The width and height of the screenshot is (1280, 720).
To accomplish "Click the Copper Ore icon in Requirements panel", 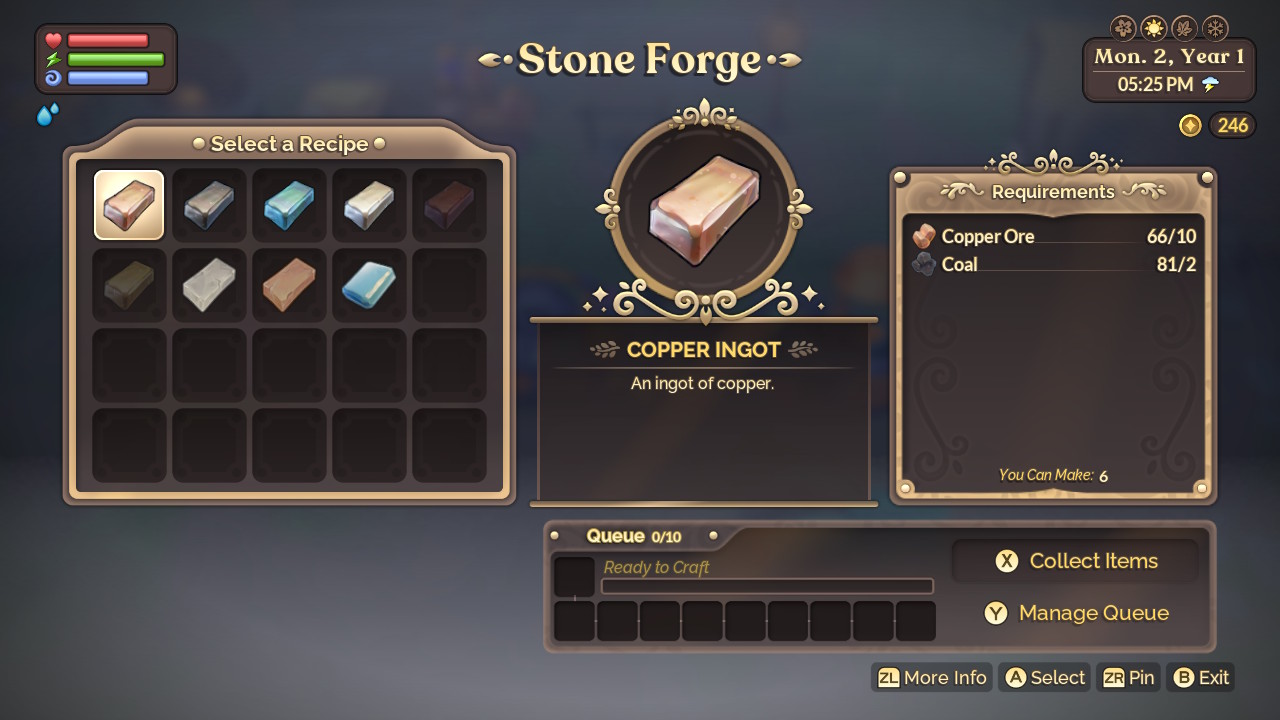I will [925, 237].
